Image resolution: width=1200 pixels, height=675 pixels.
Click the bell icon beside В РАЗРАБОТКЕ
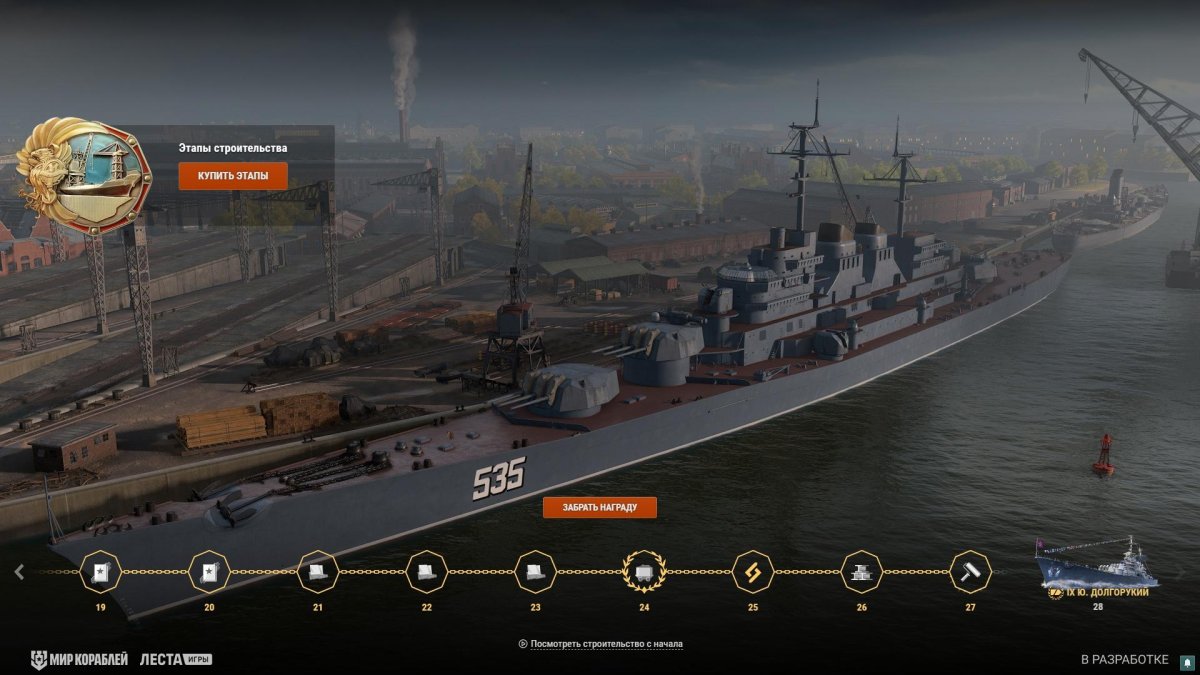click(x=1186, y=660)
